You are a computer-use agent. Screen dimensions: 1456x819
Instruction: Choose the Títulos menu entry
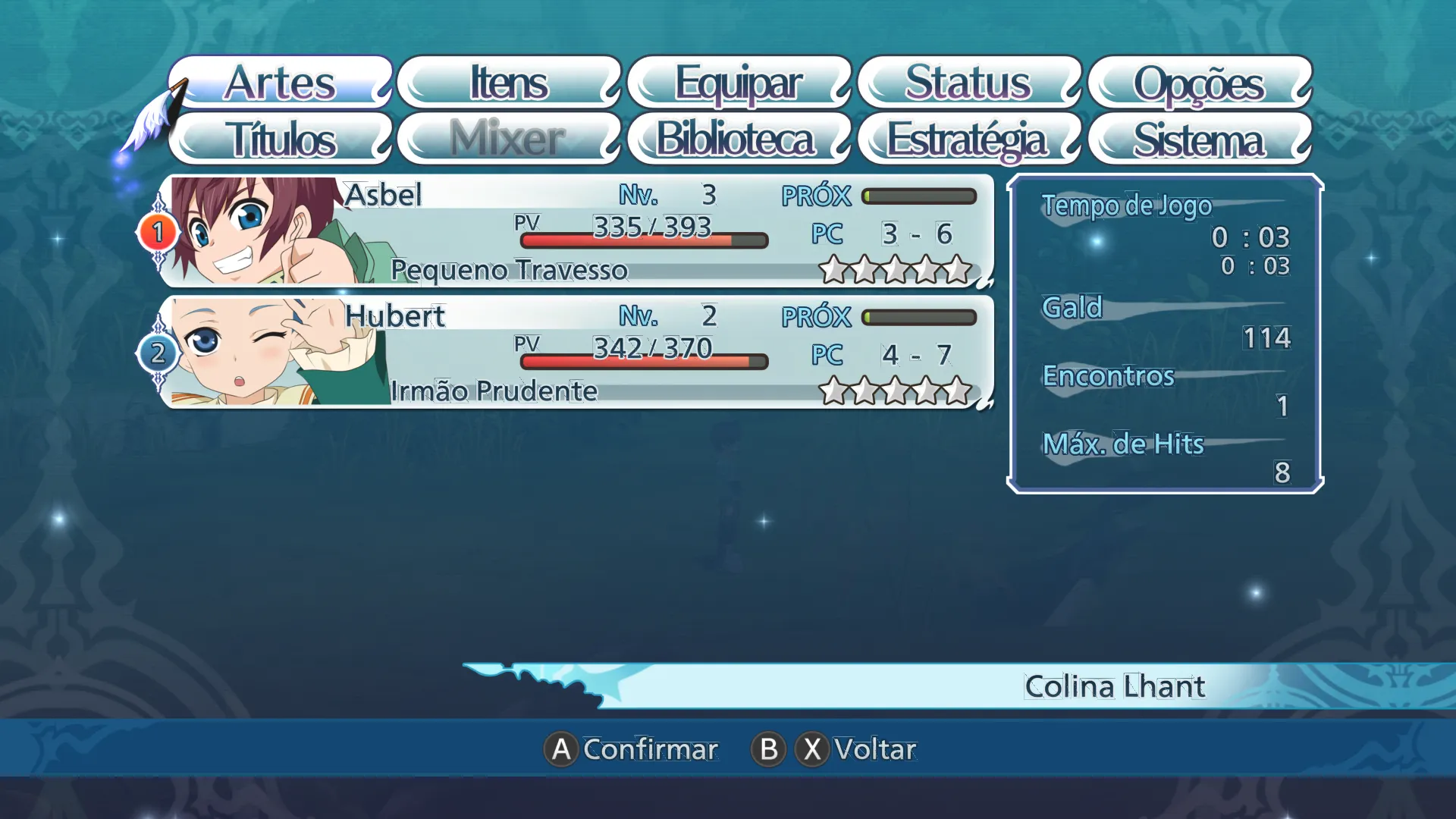click(281, 140)
